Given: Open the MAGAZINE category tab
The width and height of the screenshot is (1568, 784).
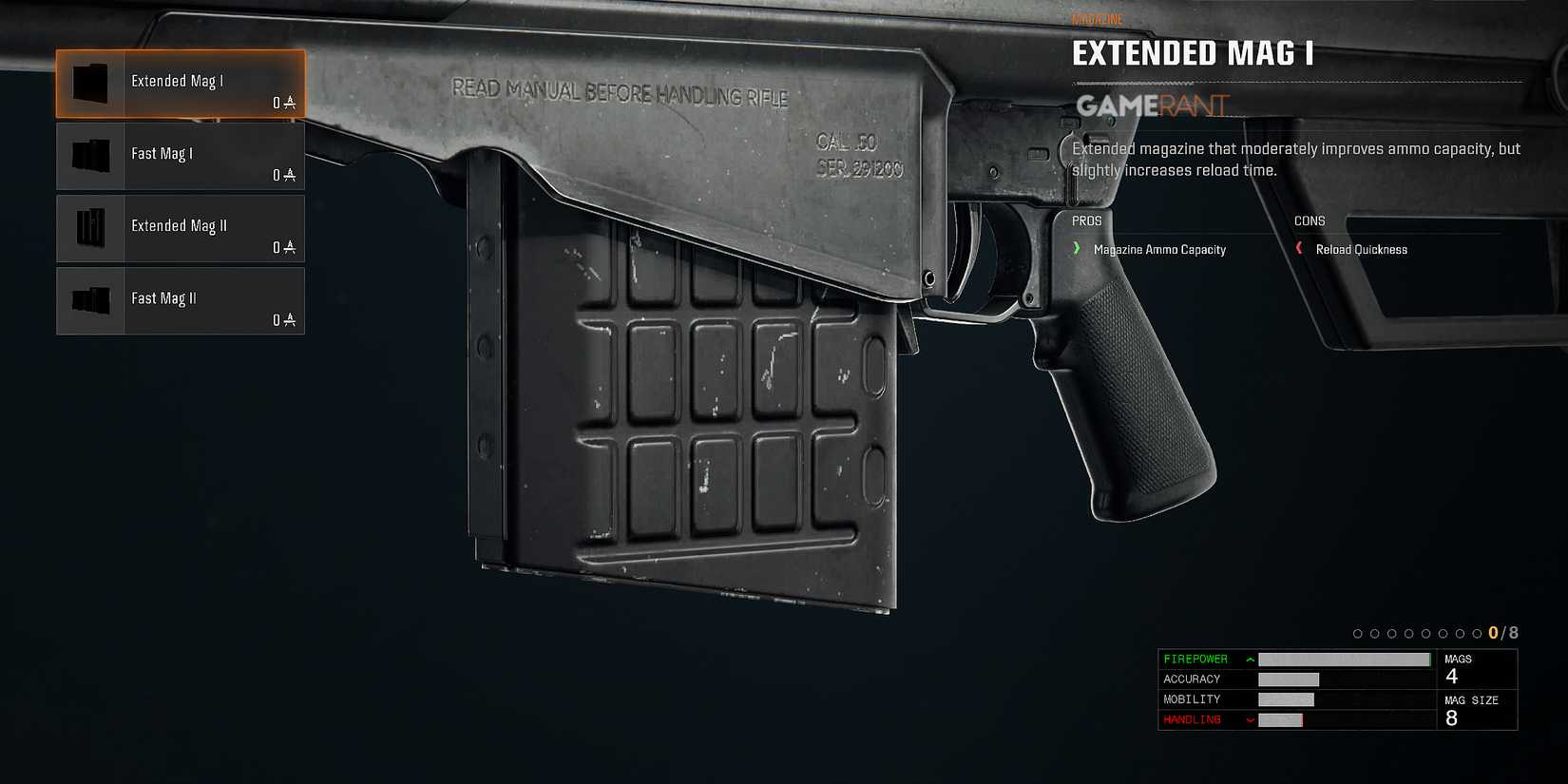Looking at the screenshot, I should coord(1098,17).
